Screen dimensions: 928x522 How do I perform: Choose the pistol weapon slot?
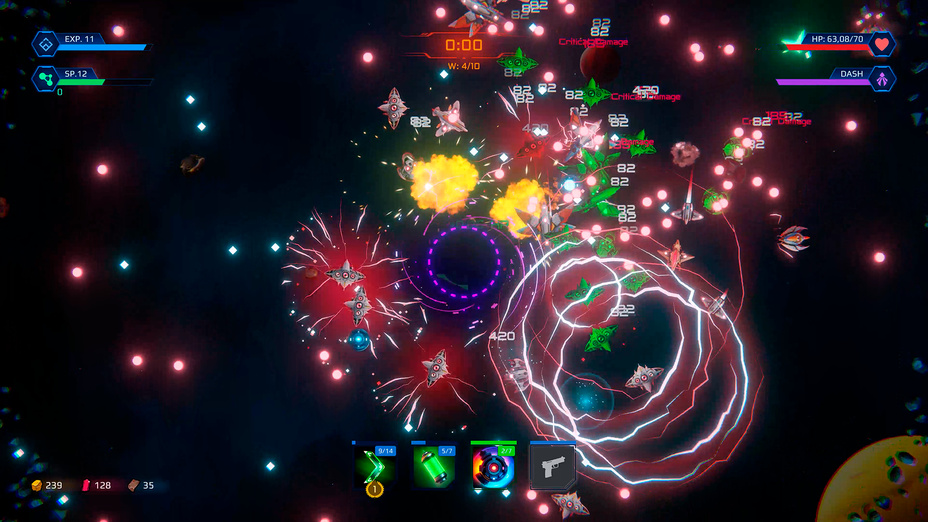click(552, 467)
